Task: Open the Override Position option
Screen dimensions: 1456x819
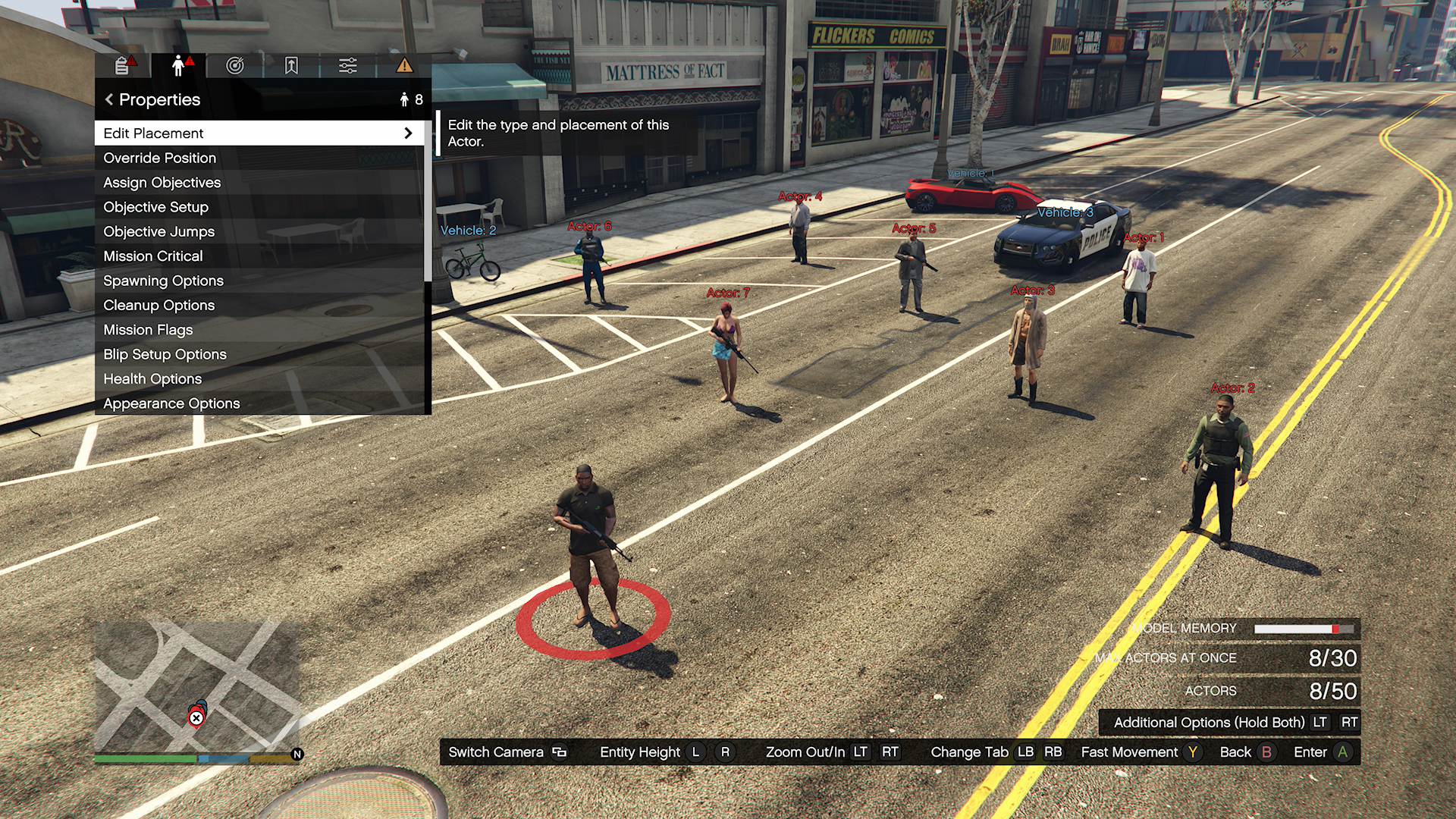Action: 258,158
